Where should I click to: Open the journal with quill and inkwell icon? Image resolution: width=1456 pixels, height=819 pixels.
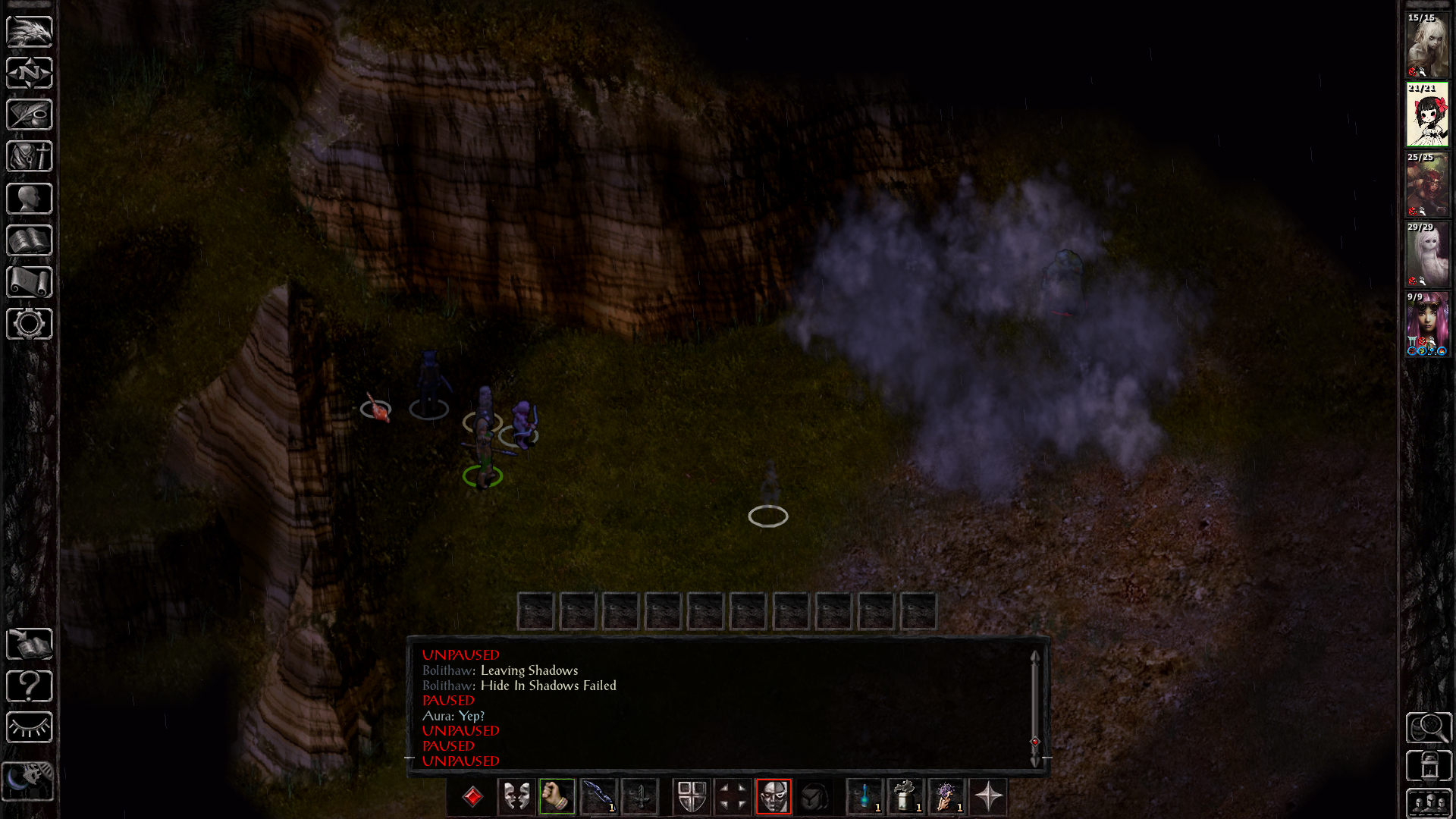30,115
